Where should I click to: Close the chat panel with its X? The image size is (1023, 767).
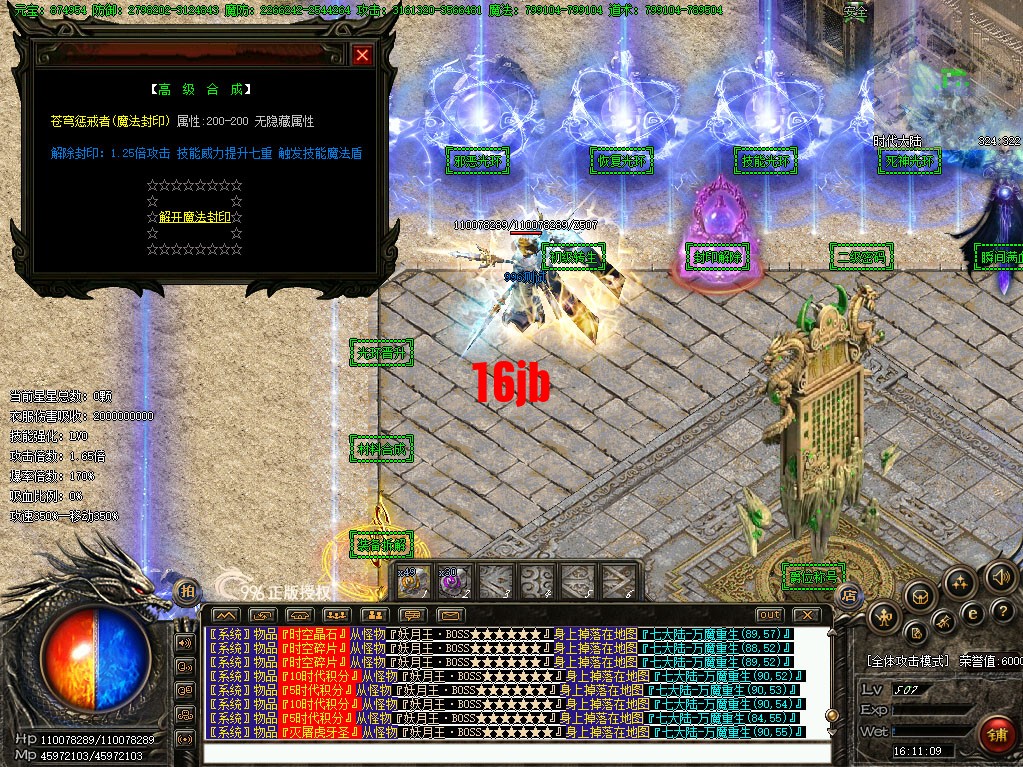806,614
